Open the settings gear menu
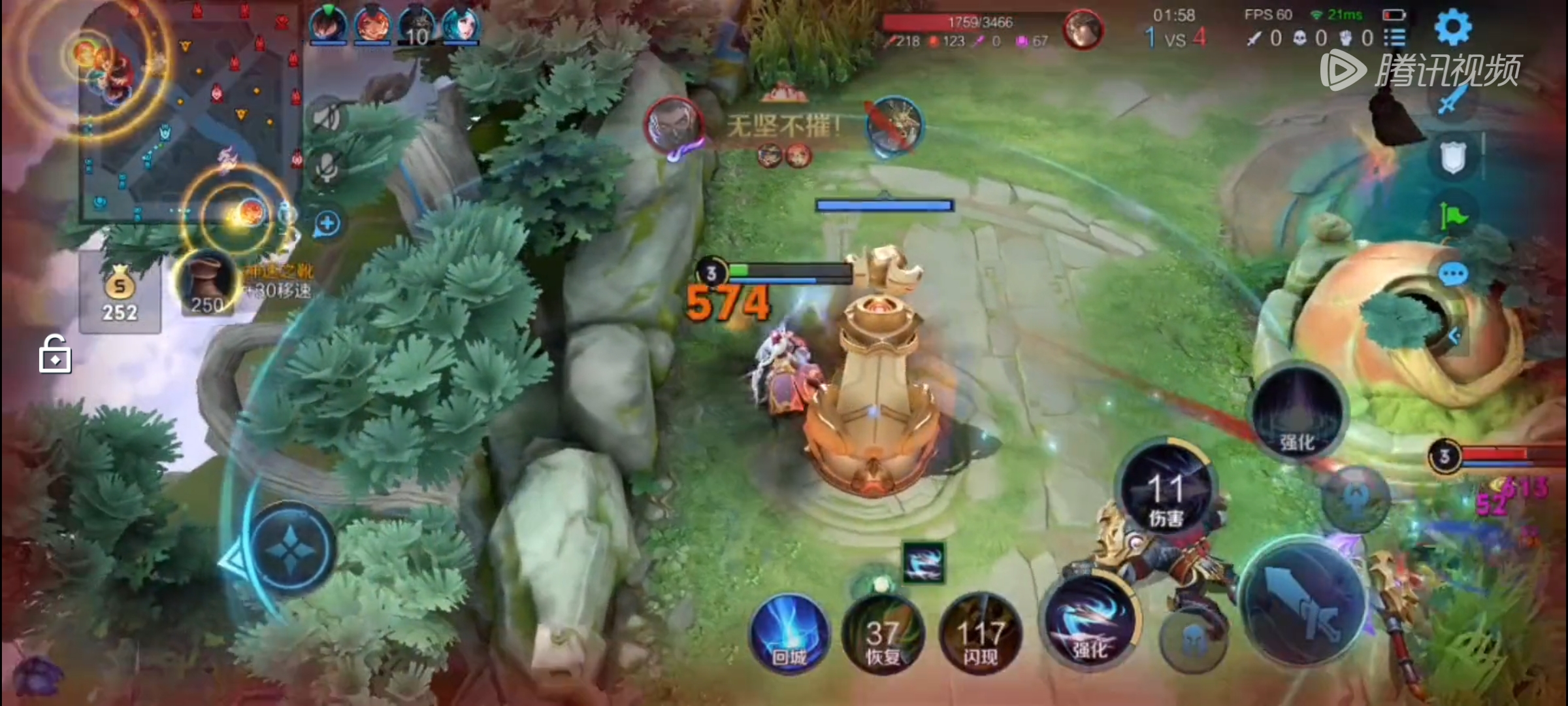 click(1453, 27)
